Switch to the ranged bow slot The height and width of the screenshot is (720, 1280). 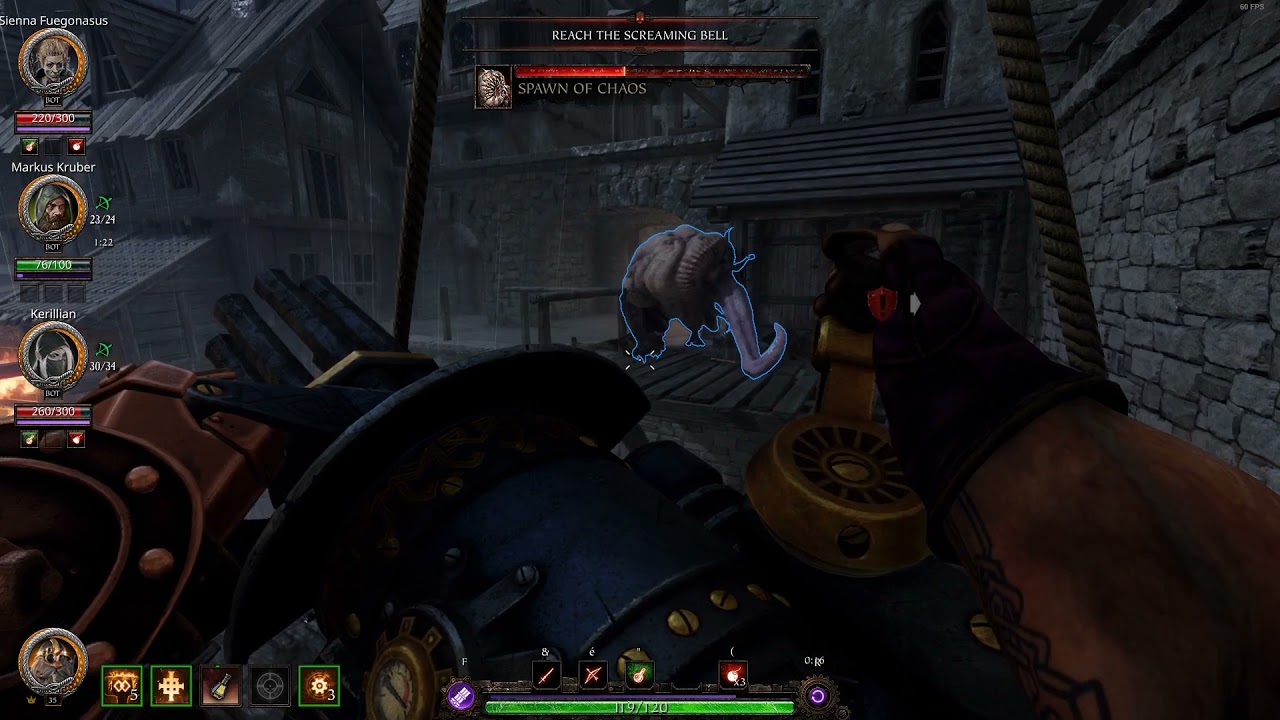click(592, 676)
